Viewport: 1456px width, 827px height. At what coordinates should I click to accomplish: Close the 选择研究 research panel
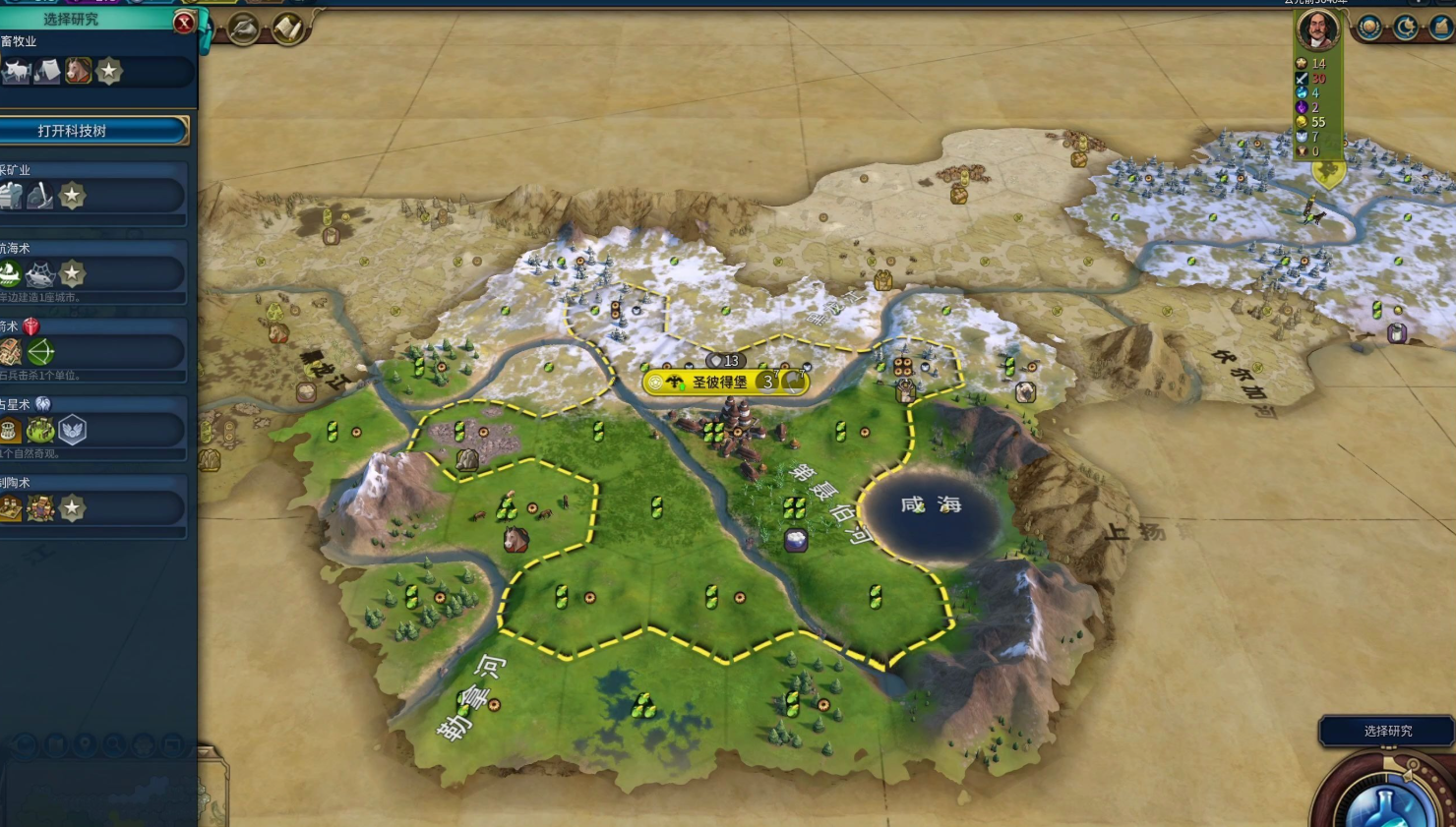point(184,22)
